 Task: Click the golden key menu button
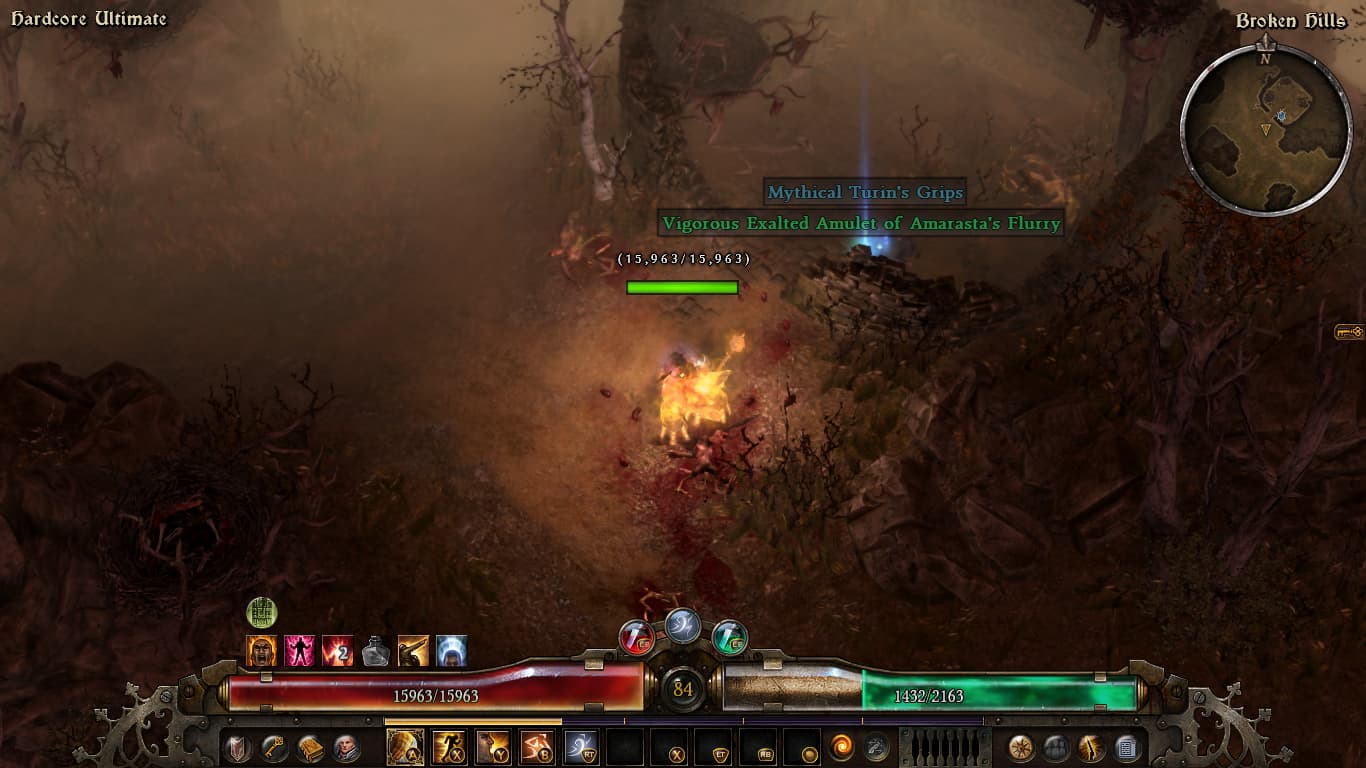tap(274, 747)
